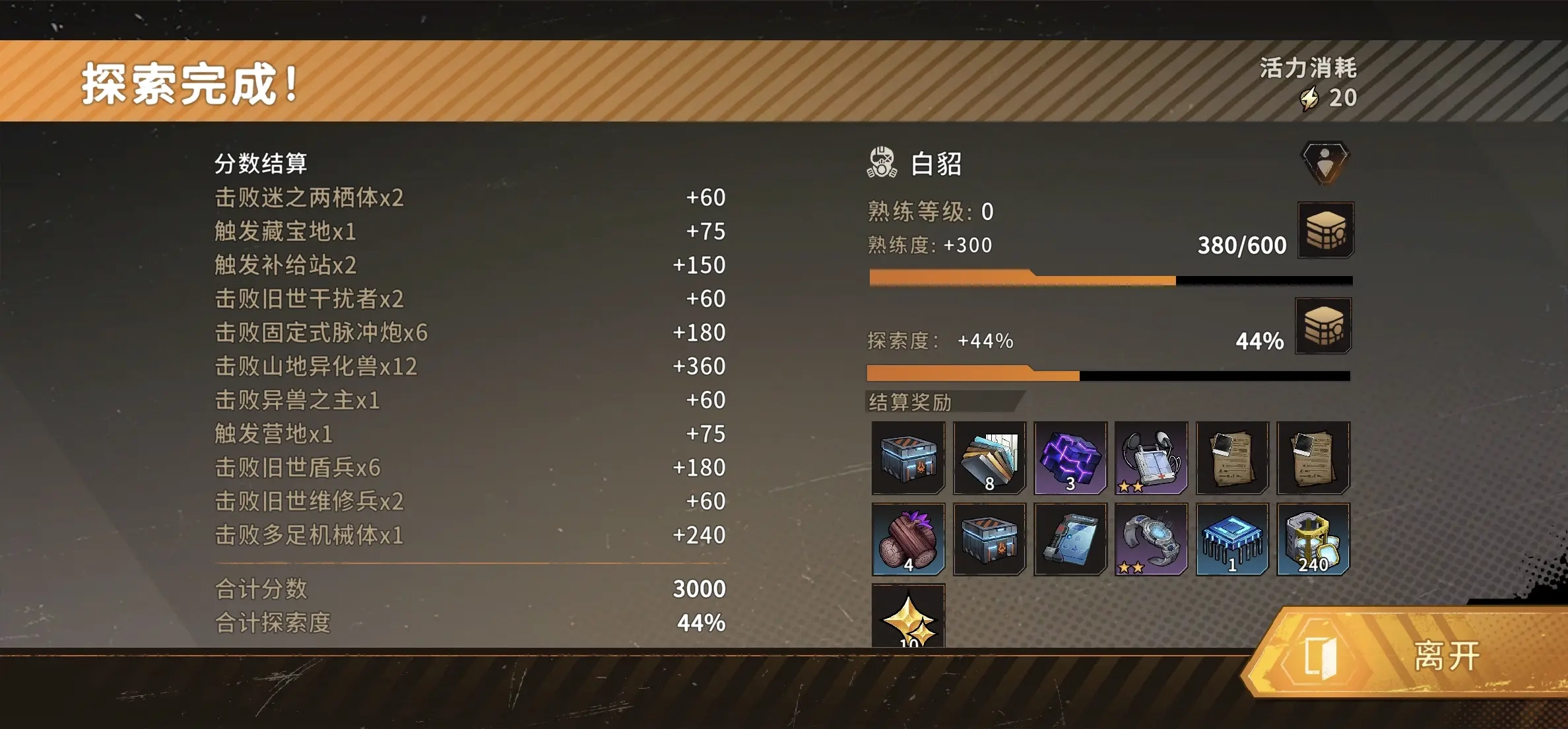
Task: Click the currency cage reward showing 240
Action: (x=1313, y=539)
